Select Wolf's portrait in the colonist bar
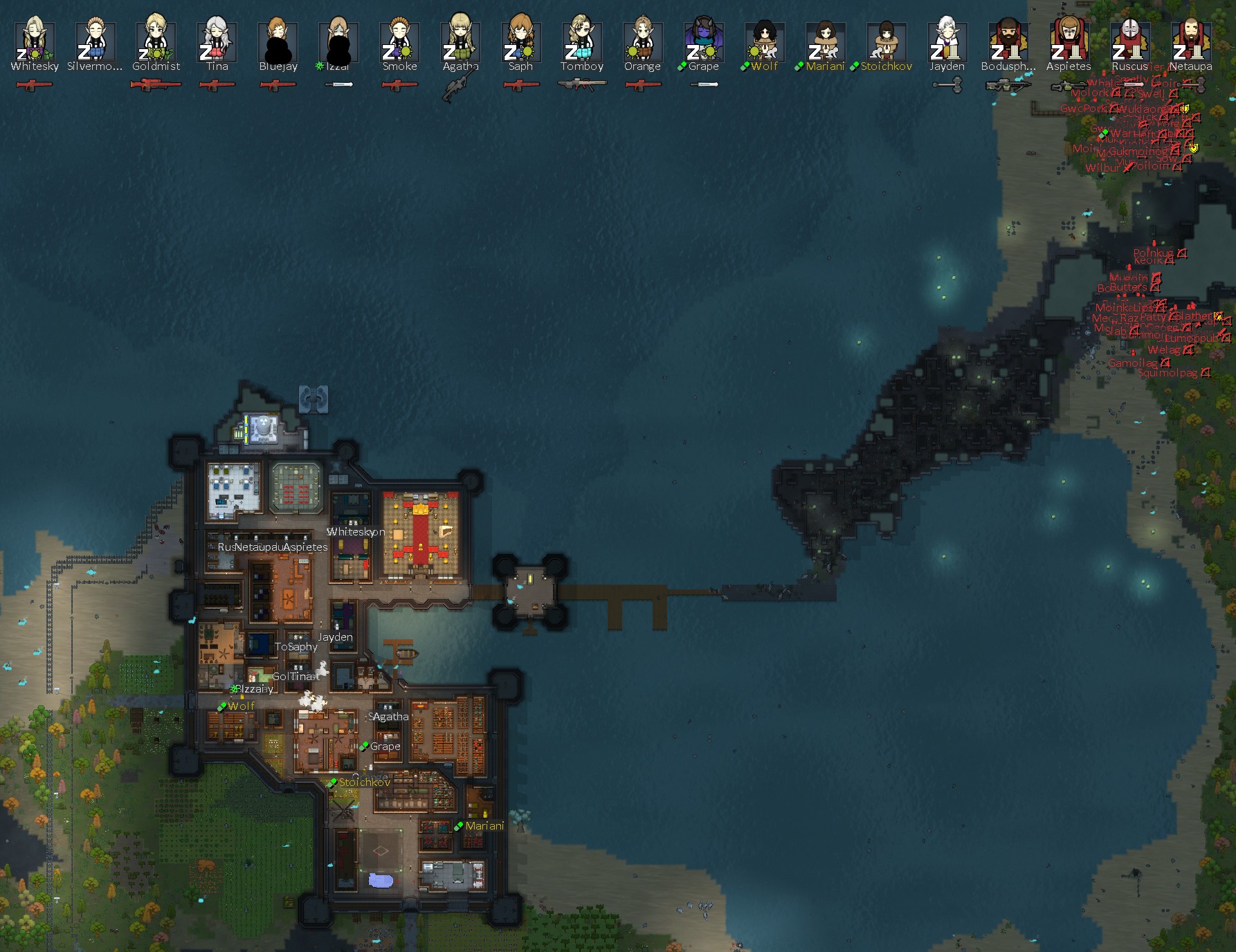The height and width of the screenshot is (952, 1236). click(765, 42)
